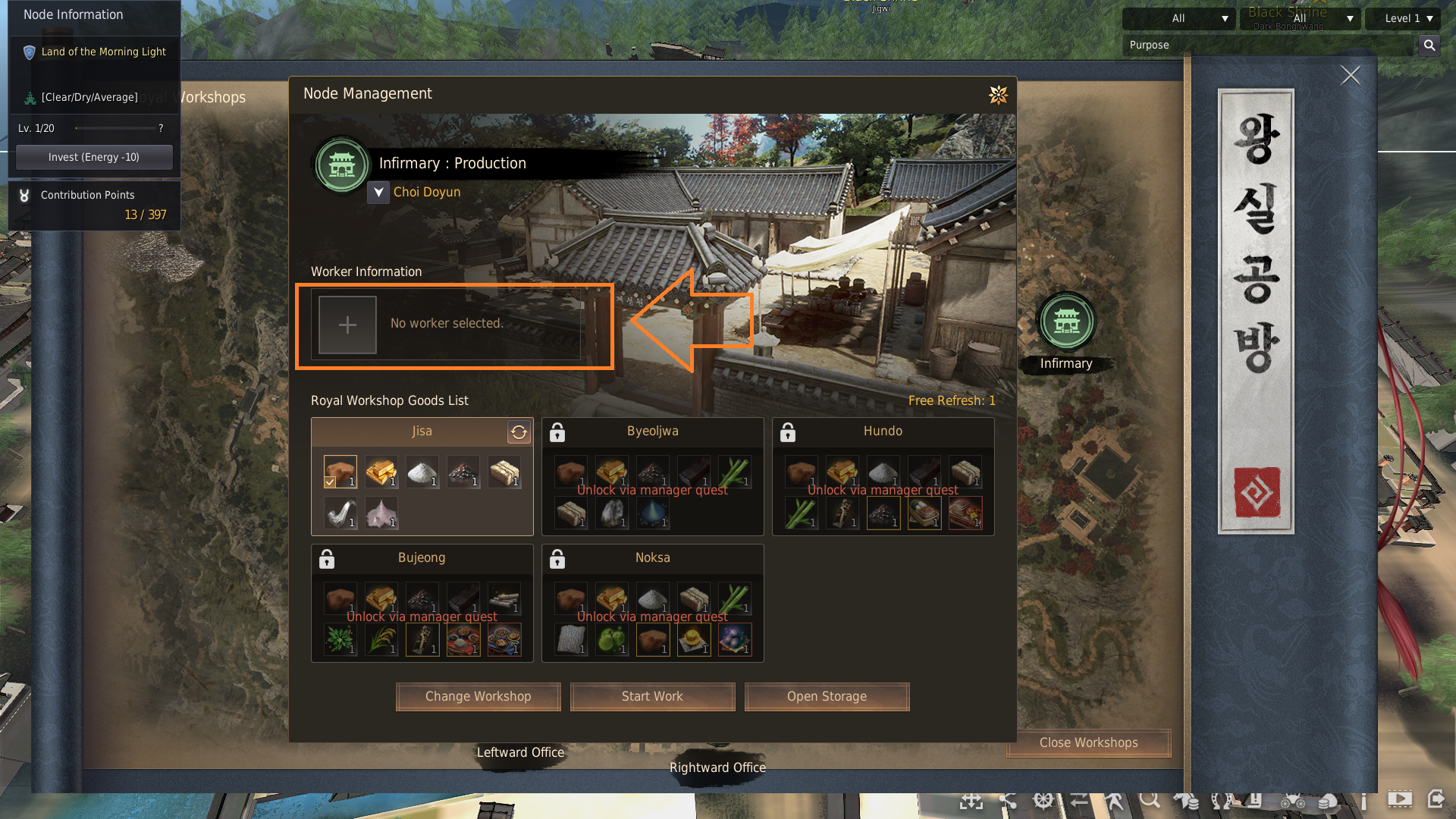Select the Jisa goods panel header
The width and height of the screenshot is (1456, 819).
[422, 431]
